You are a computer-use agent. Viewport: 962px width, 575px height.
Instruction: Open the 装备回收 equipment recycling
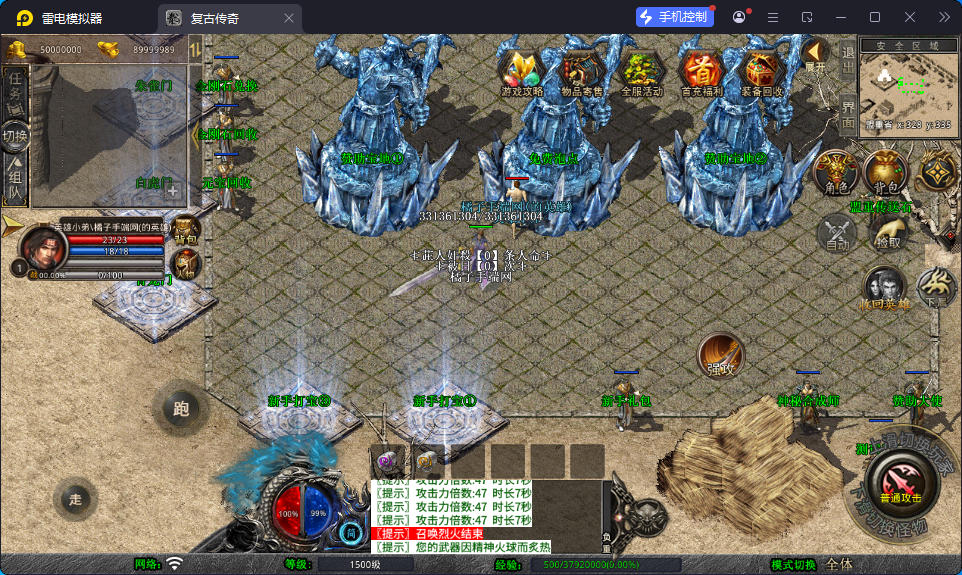(x=764, y=71)
